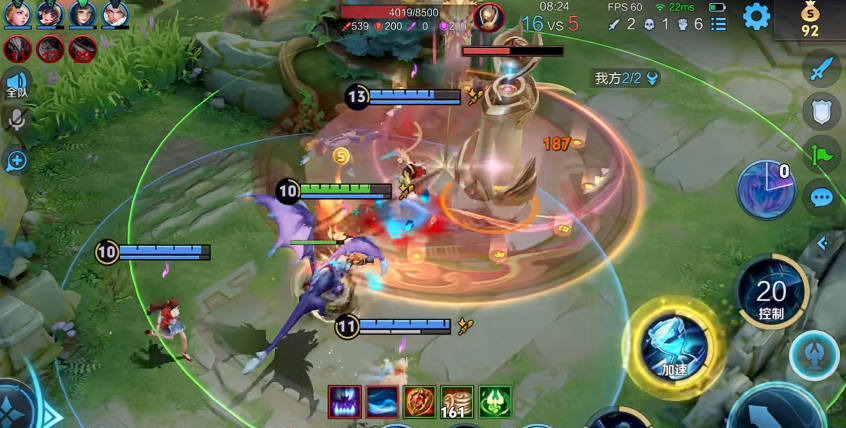This screenshot has height=428, width=846.
Task: Toggle the muted microphone
Action: [x=16, y=120]
